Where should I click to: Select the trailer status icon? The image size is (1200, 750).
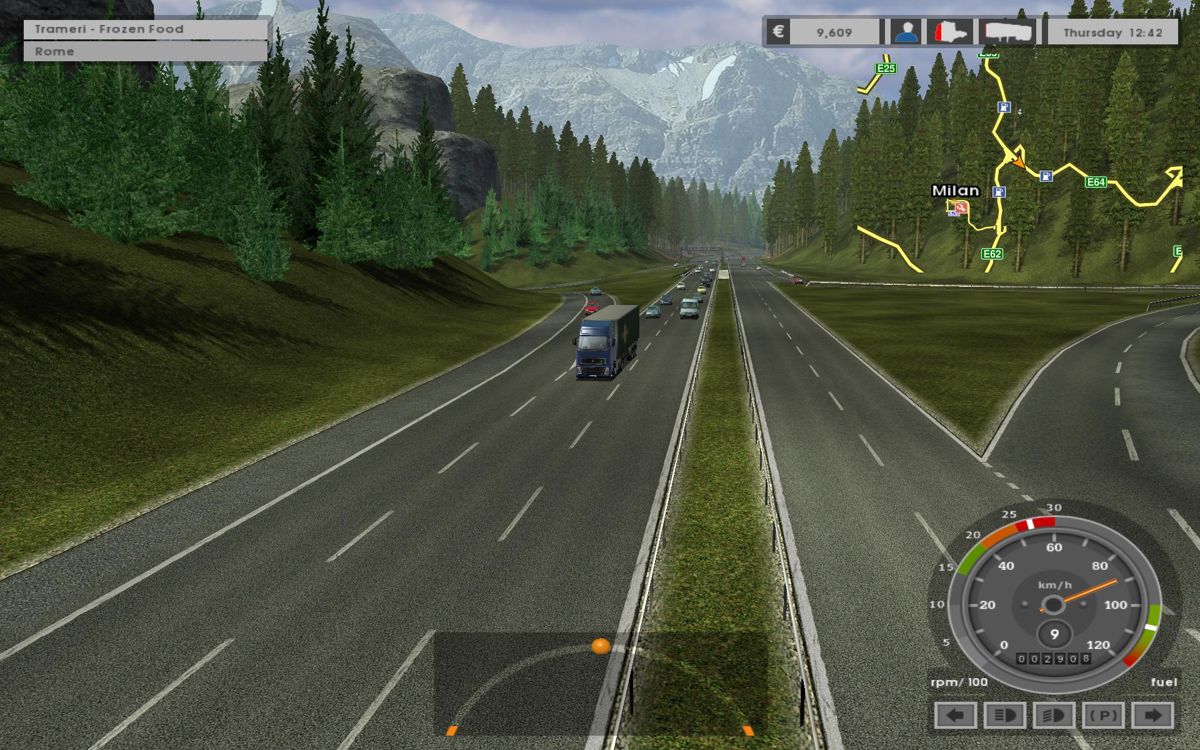click(1006, 32)
